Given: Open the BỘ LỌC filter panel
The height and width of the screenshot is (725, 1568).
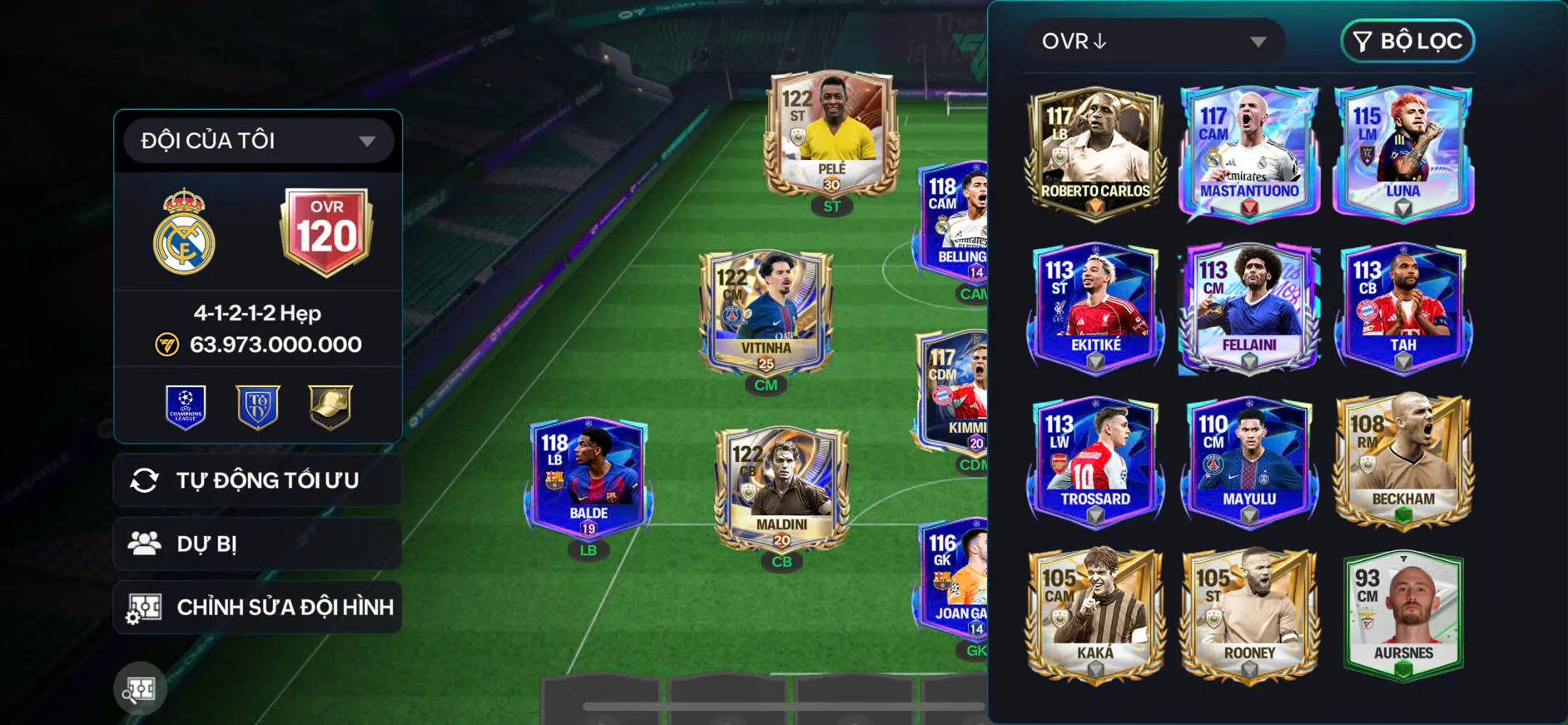Looking at the screenshot, I should [x=1407, y=41].
